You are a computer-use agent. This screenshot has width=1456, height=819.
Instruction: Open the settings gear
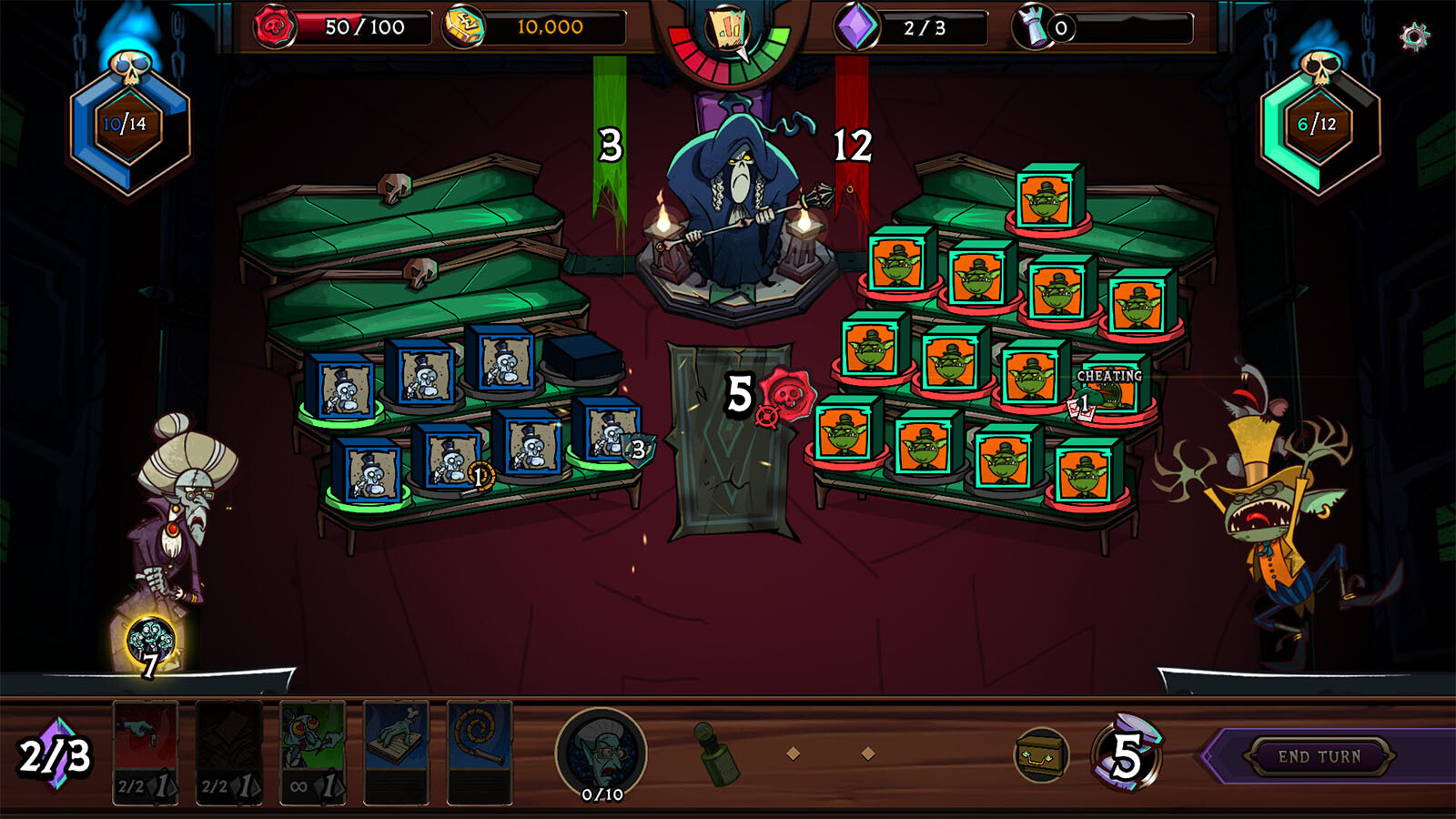point(1413,36)
